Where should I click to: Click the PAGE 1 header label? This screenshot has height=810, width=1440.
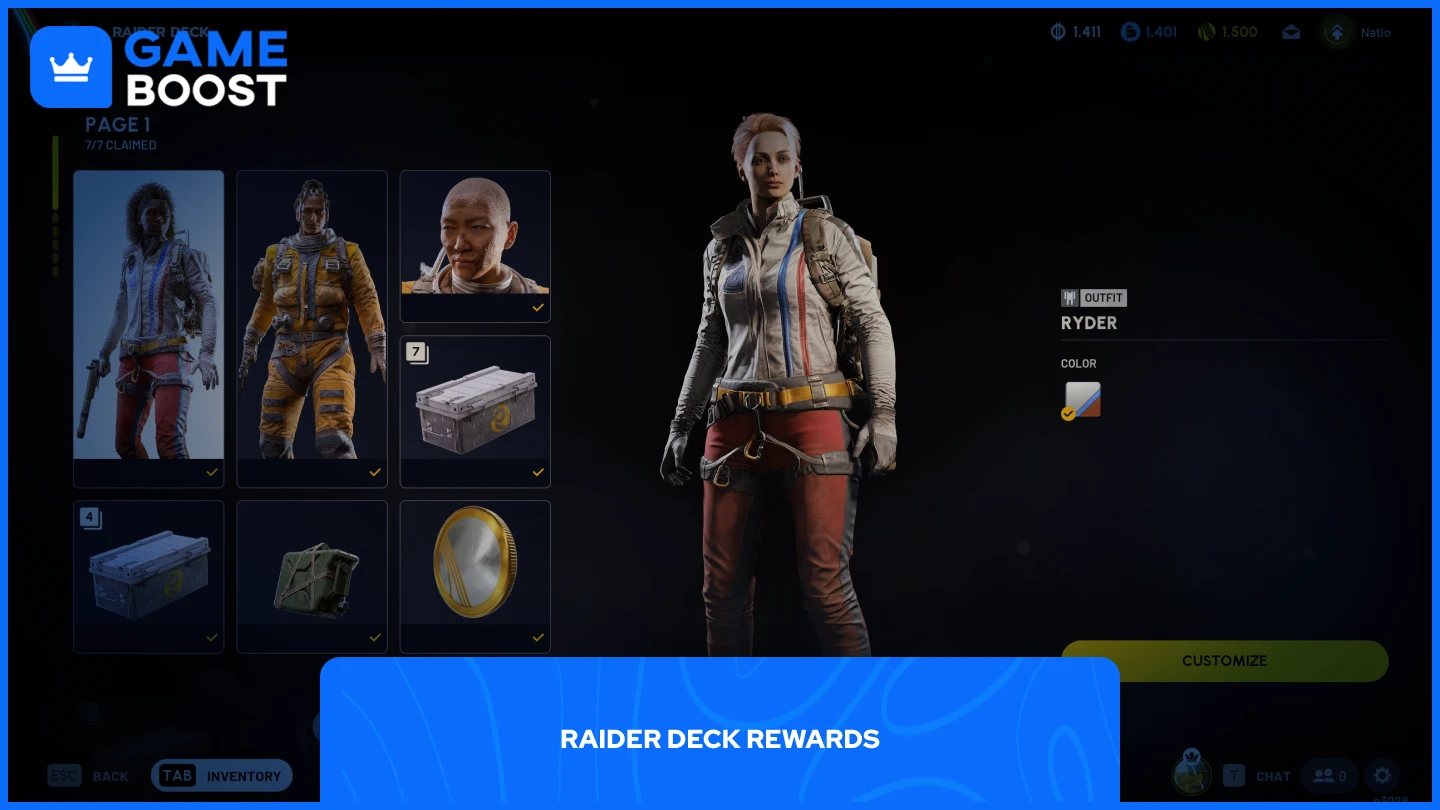click(x=117, y=125)
